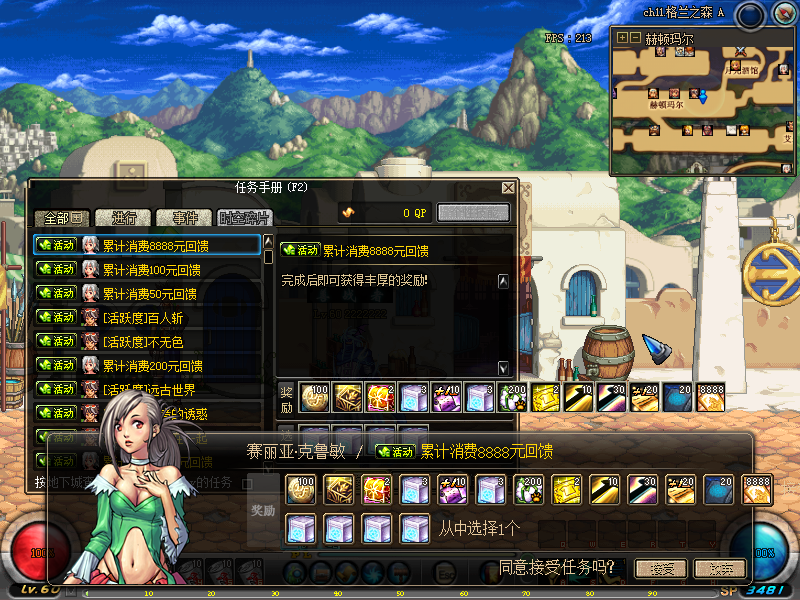Screen dimensions: 800x600
Task: Click the 100 coin reward icon in dialog
Action: [300, 489]
